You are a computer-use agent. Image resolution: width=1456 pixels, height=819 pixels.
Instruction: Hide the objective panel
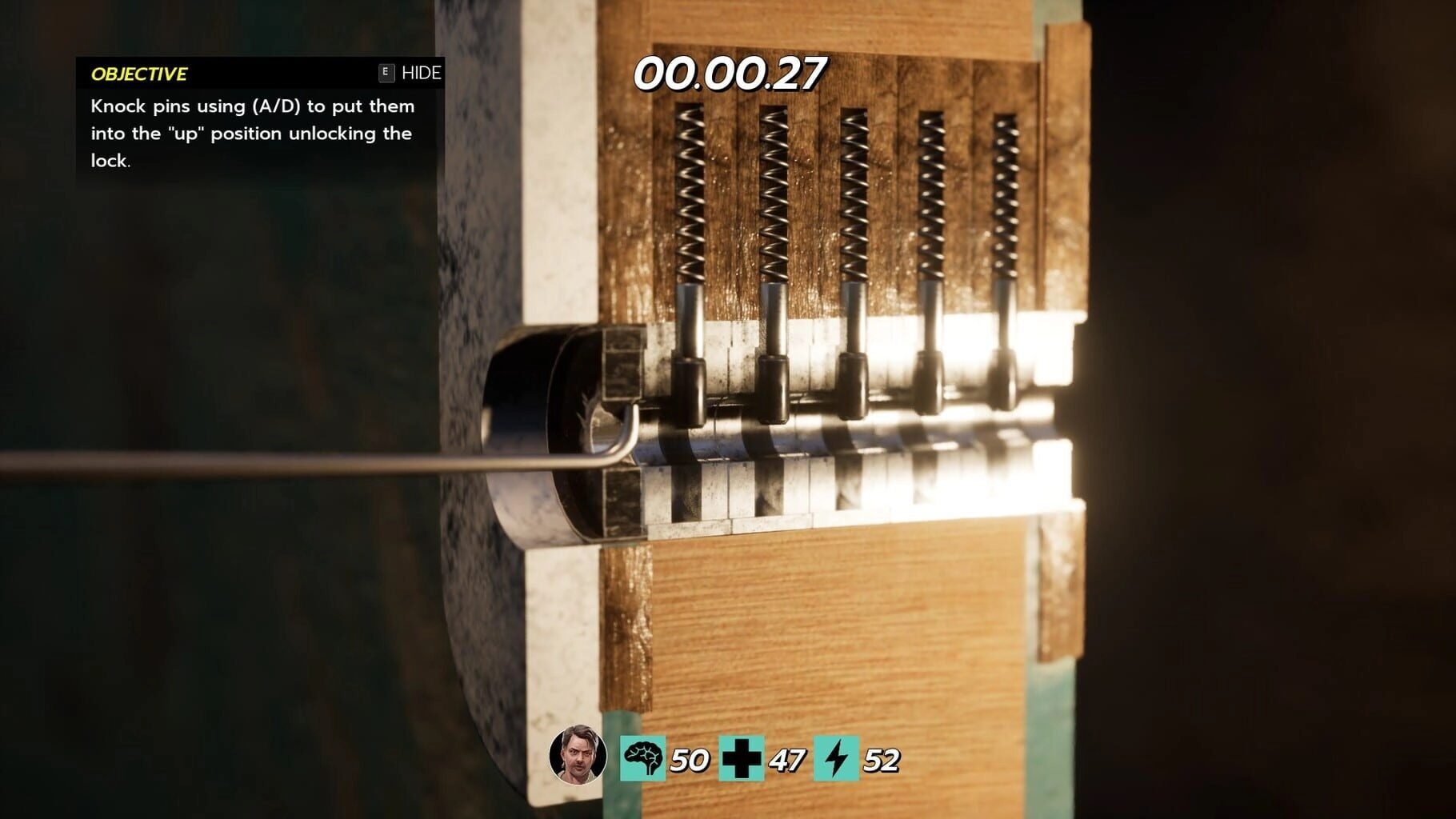(x=410, y=73)
